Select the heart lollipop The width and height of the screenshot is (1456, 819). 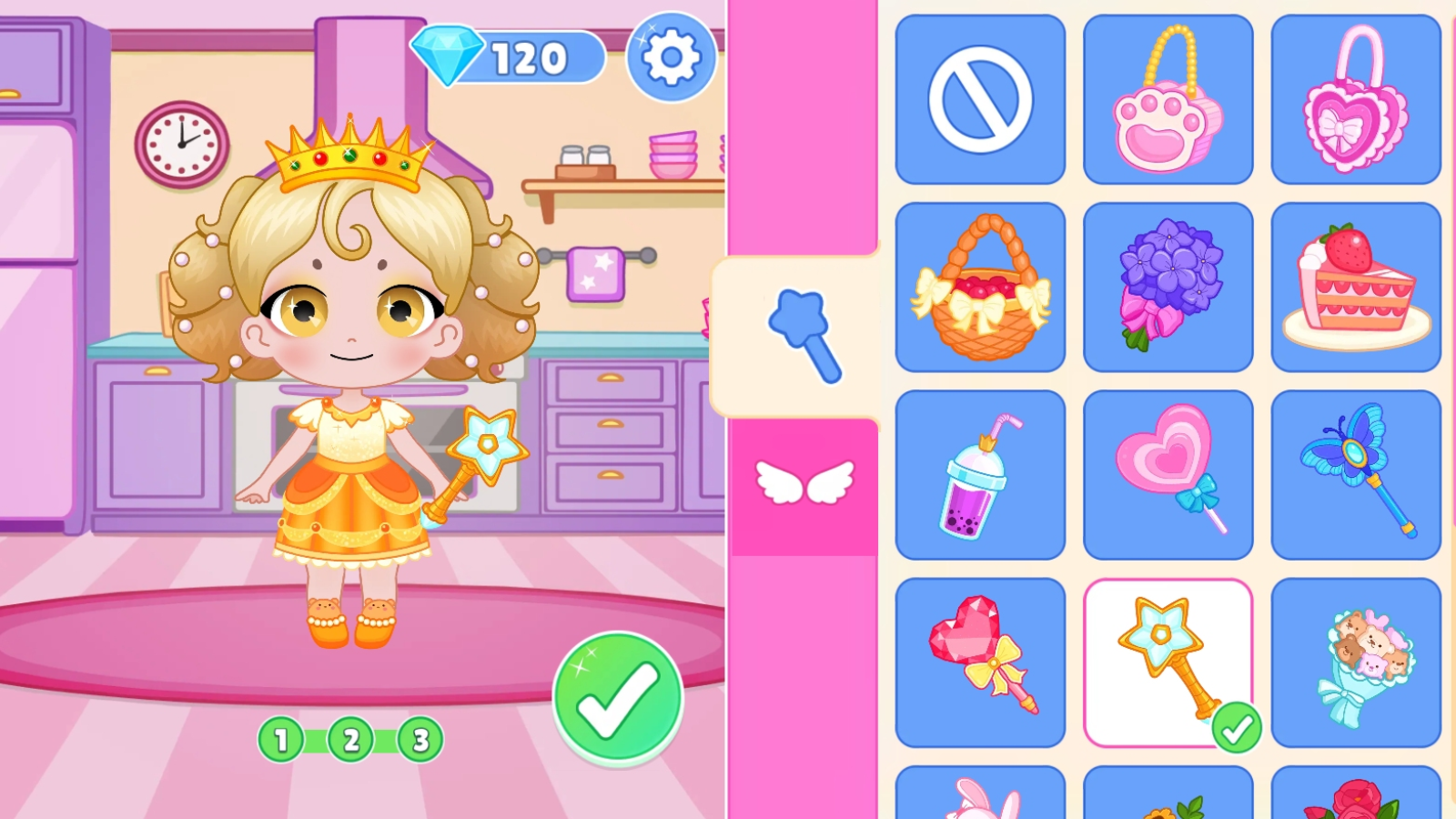[1168, 473]
